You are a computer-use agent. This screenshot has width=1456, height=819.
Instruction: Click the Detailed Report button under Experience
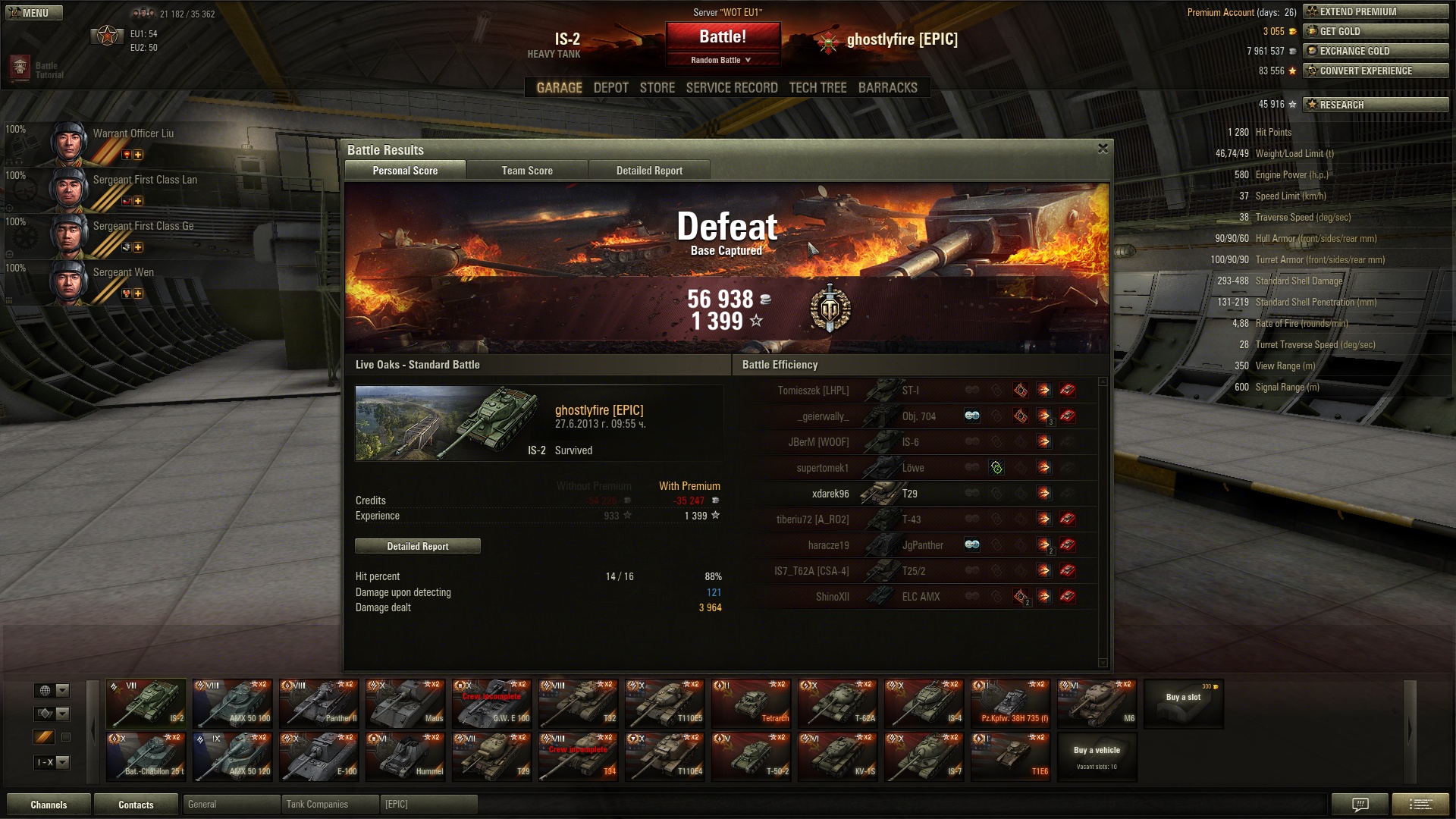pyautogui.click(x=418, y=546)
